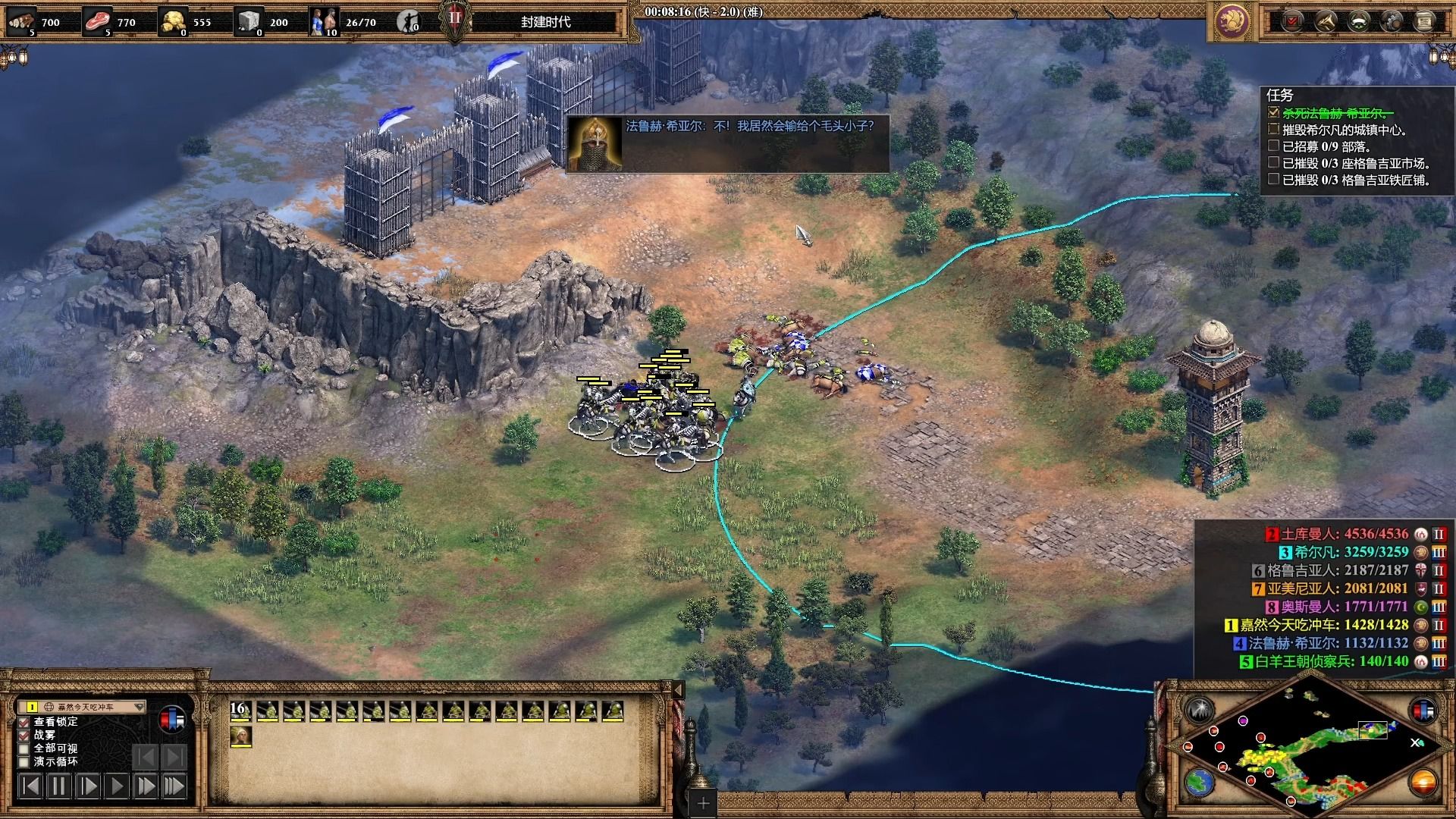This screenshot has width=1456, height=819.
Task: Uncheck the 战雾 fog of war option
Action: (24, 735)
